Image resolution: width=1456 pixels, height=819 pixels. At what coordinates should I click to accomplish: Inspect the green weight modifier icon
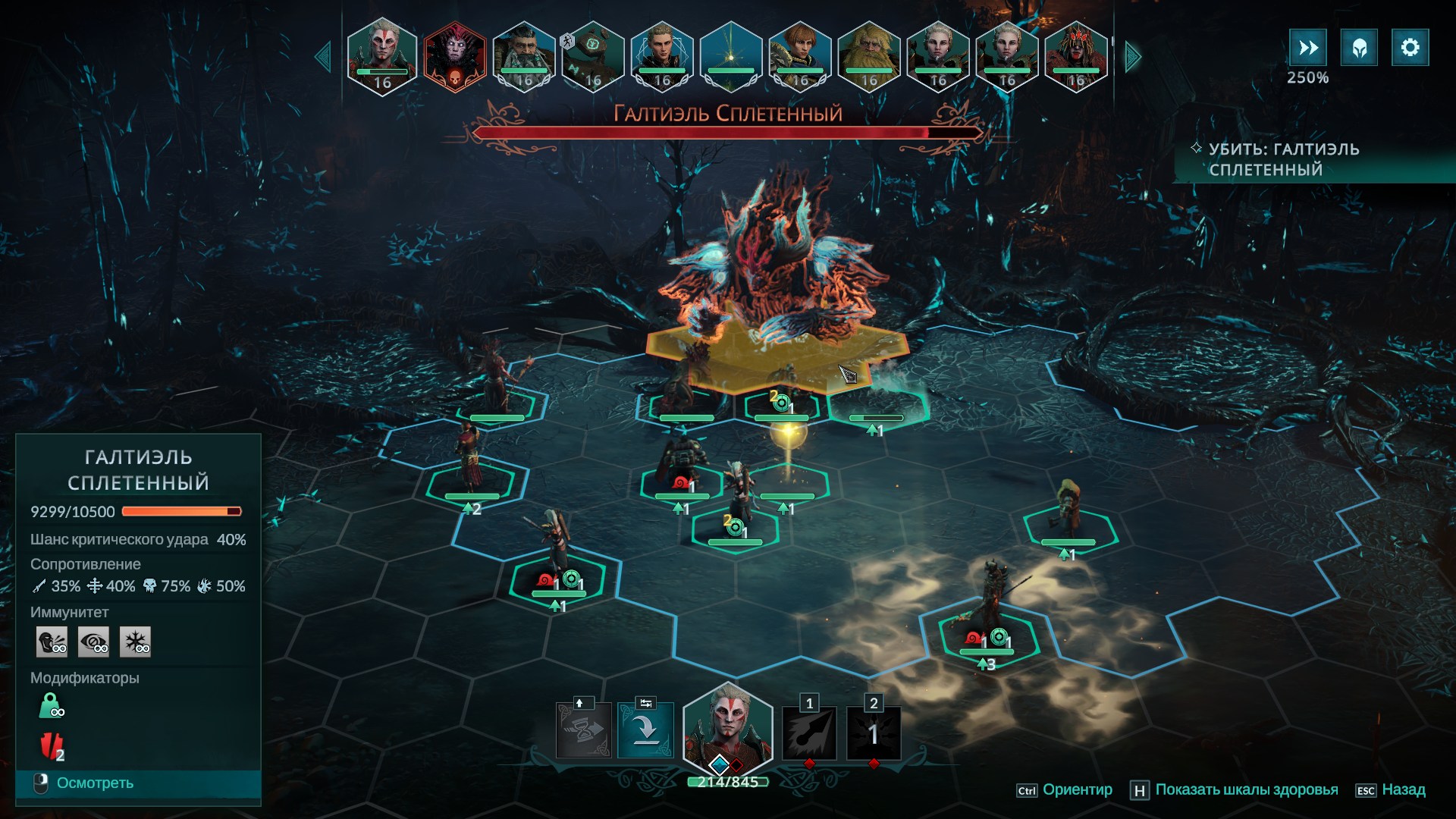[51, 706]
